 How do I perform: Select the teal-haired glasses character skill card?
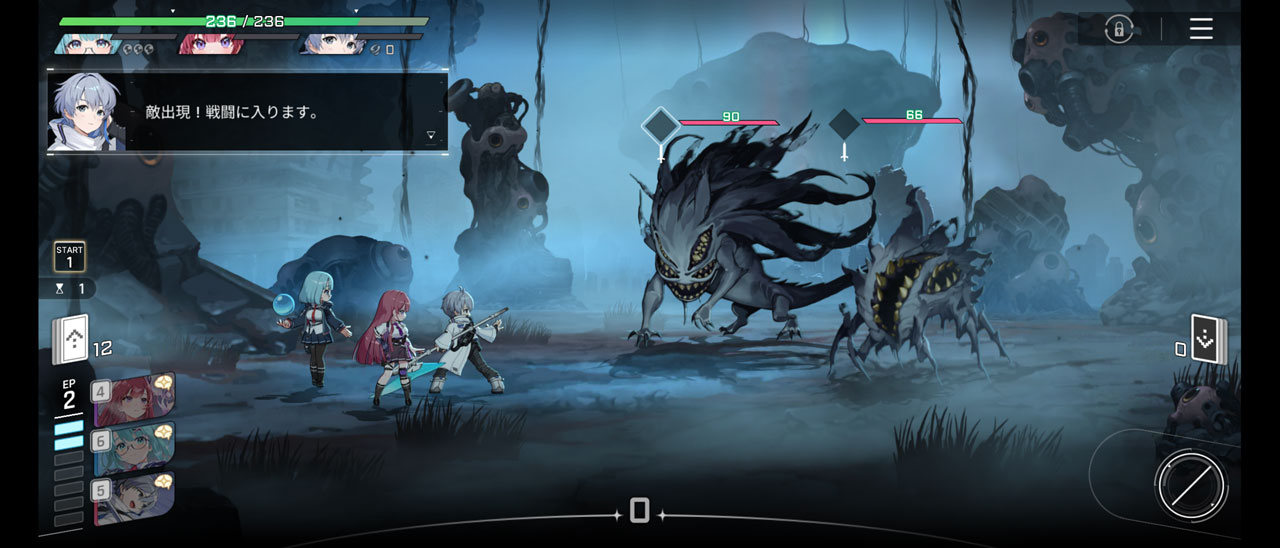point(135,448)
